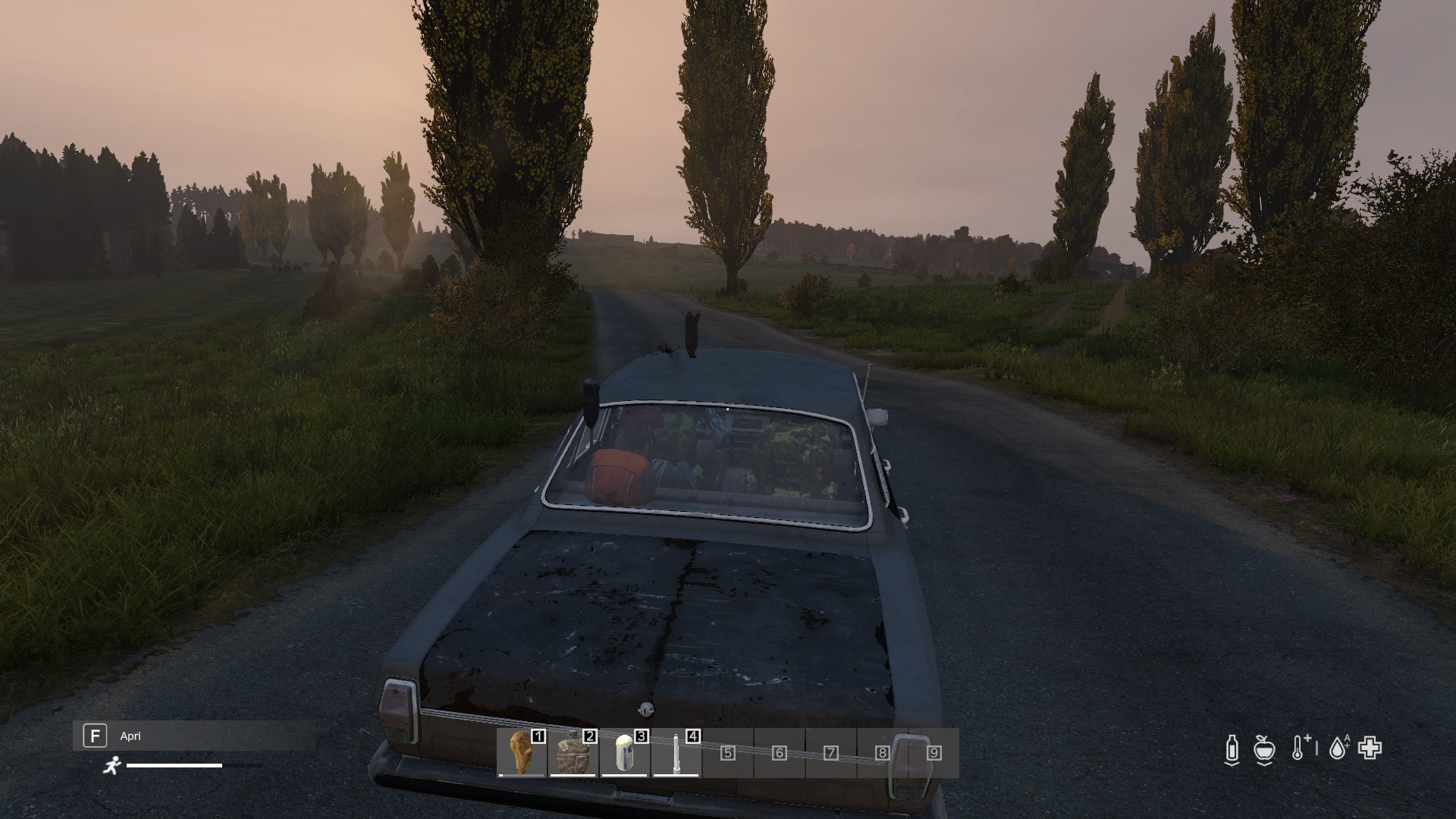Viewport: 1456px width, 819px height.
Task: Click empty hotbar slot 5
Action: click(728, 753)
